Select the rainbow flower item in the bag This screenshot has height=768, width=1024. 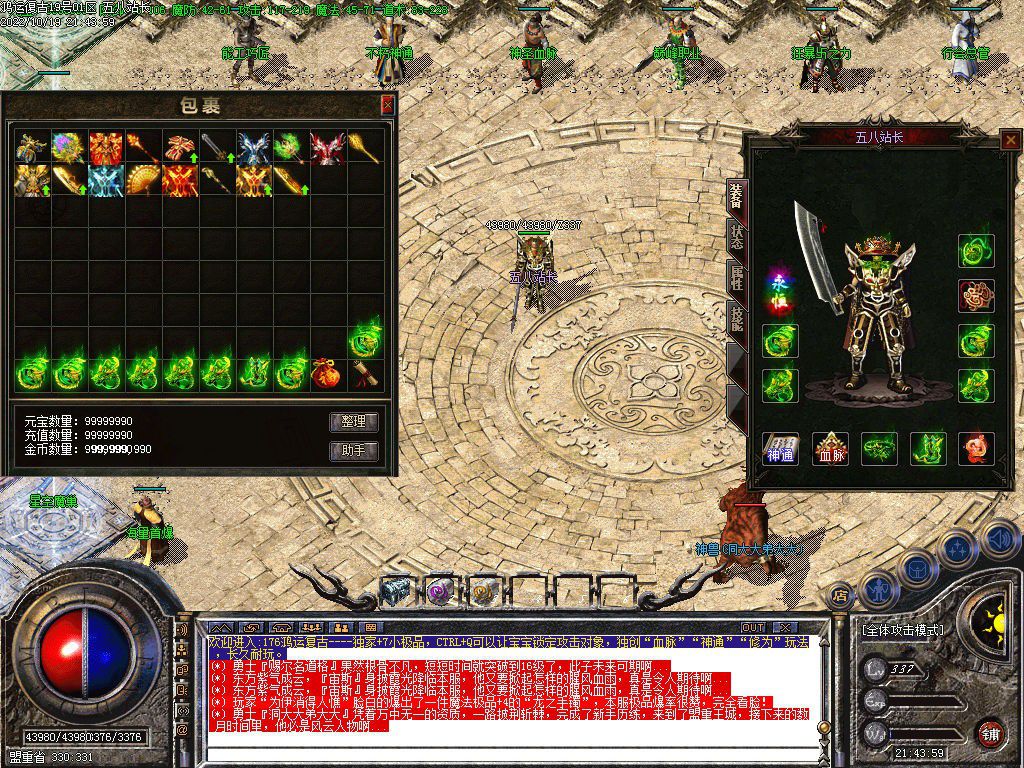click(x=68, y=147)
